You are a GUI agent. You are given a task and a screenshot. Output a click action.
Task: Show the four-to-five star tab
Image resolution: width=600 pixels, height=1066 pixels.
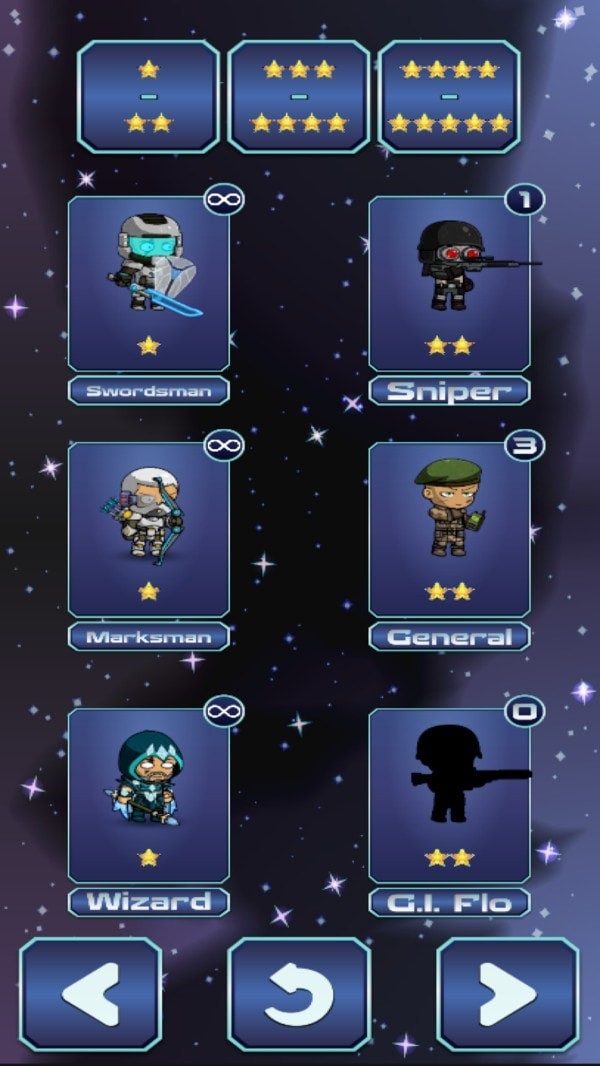pos(449,96)
